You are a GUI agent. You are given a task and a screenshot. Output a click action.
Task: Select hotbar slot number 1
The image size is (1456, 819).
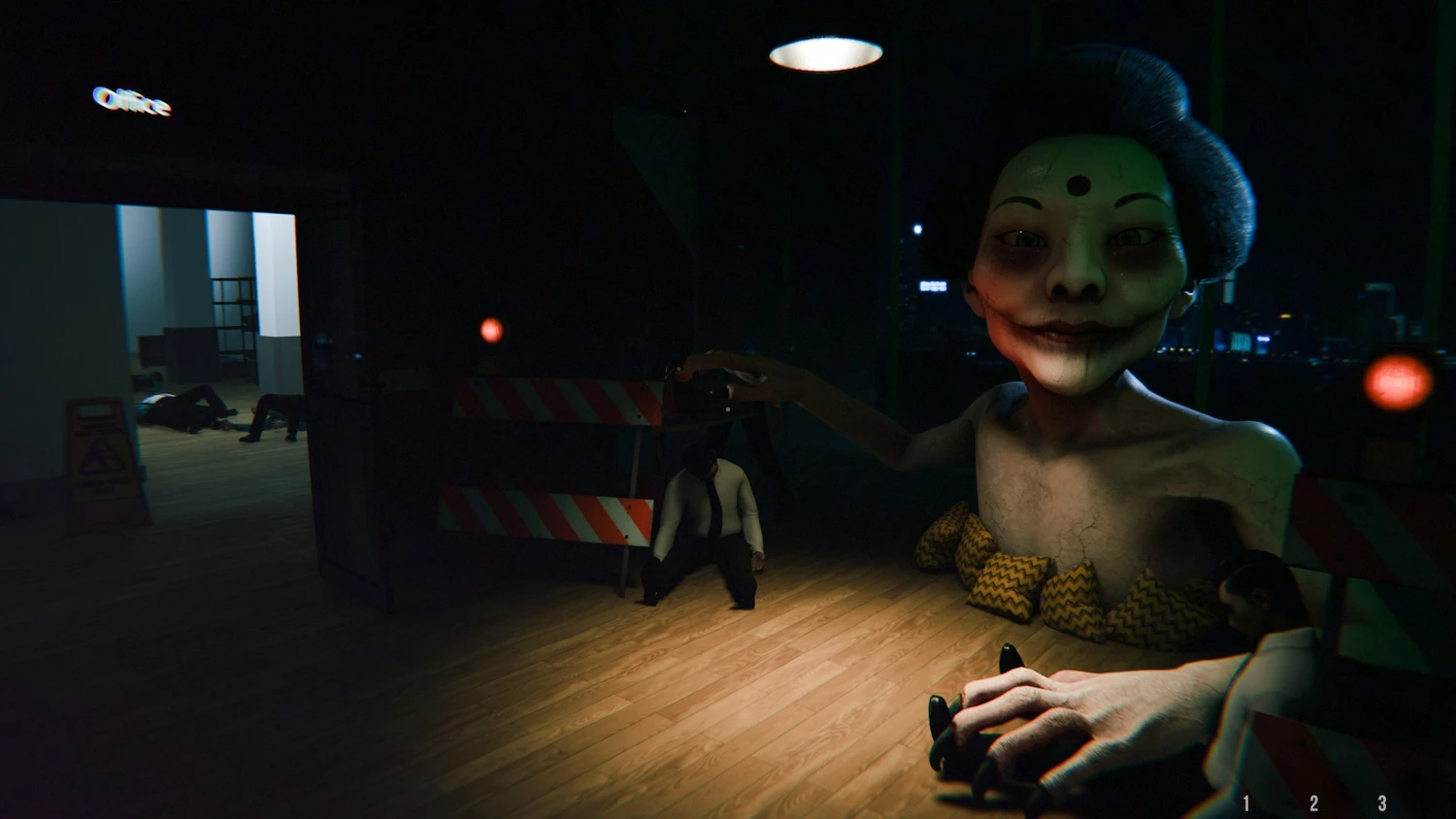click(1246, 803)
